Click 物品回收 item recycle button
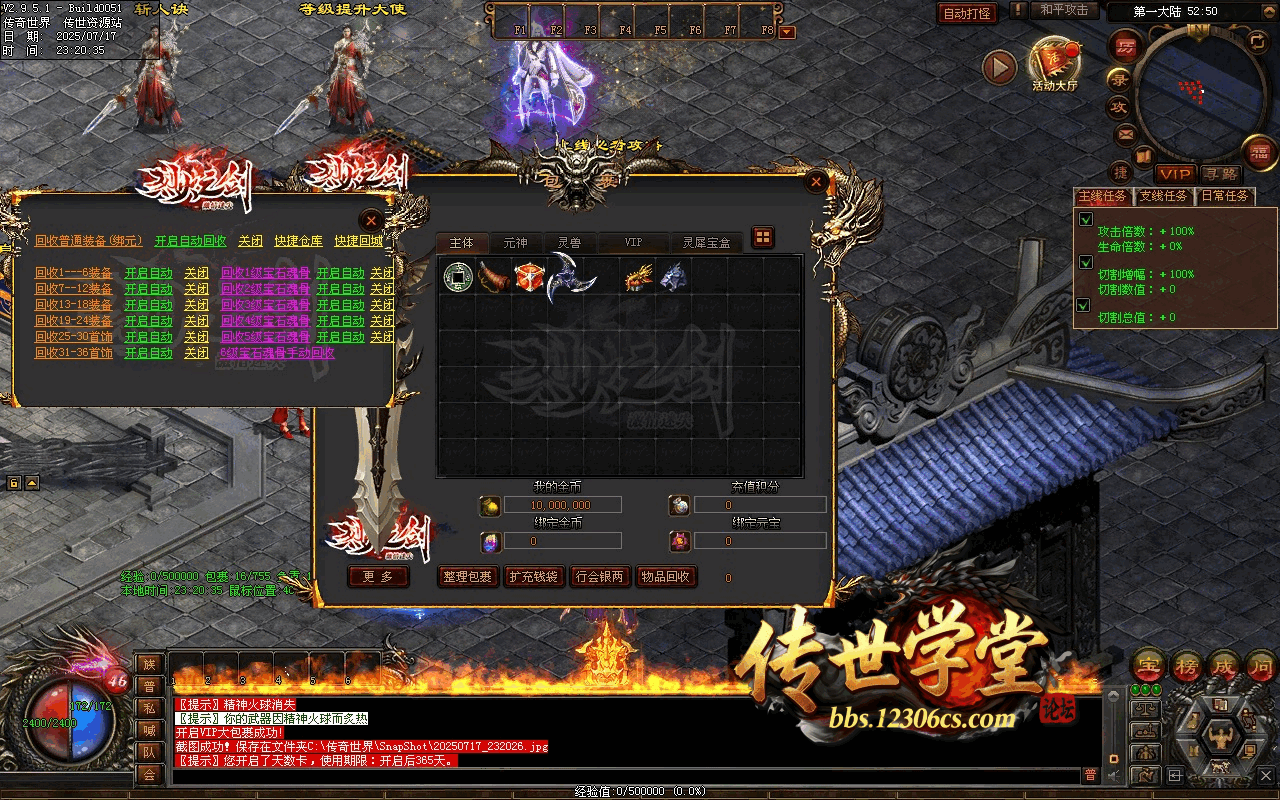This screenshot has width=1280, height=800. tap(665, 577)
